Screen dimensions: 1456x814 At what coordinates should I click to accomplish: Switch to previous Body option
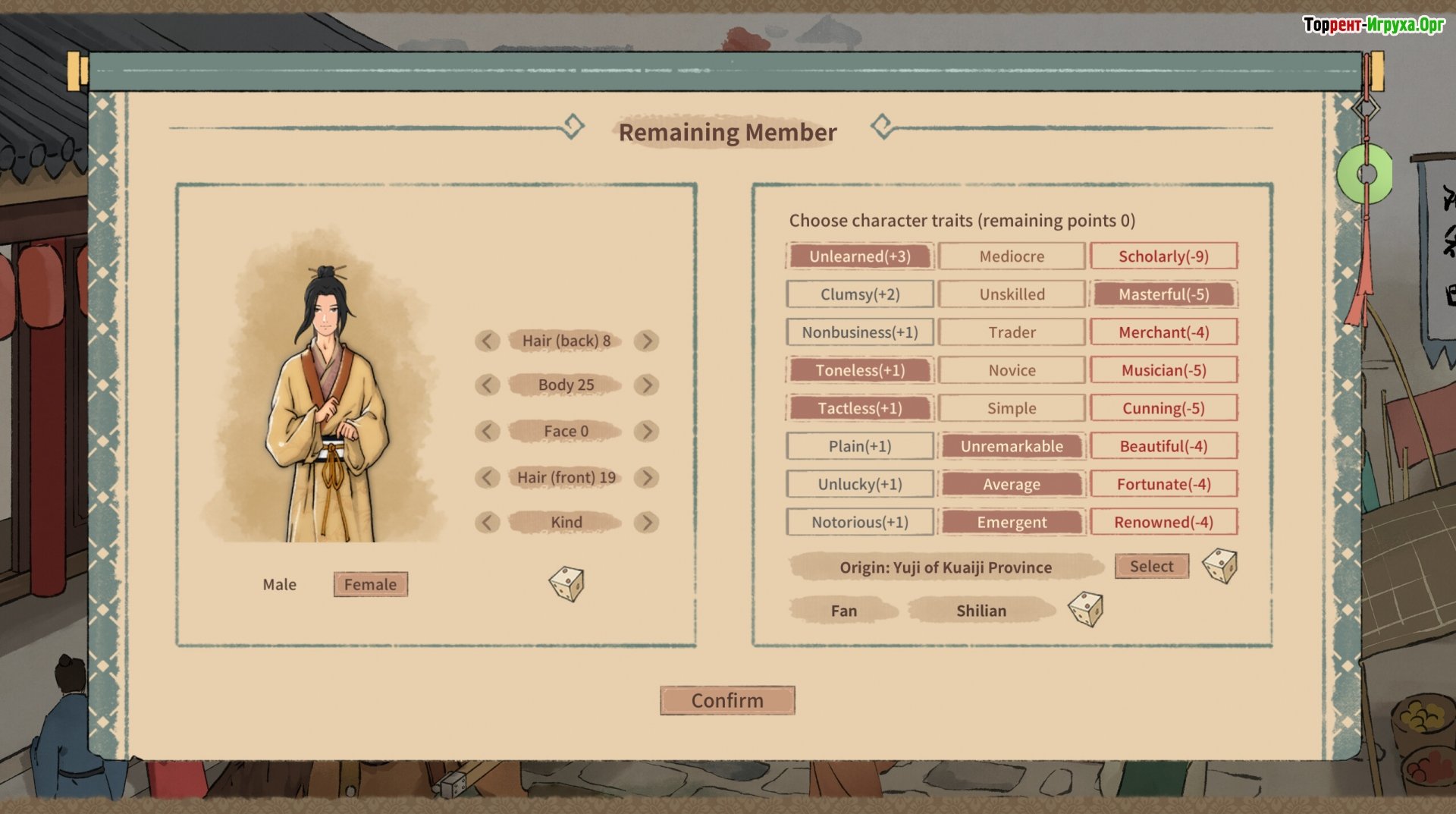coord(487,385)
